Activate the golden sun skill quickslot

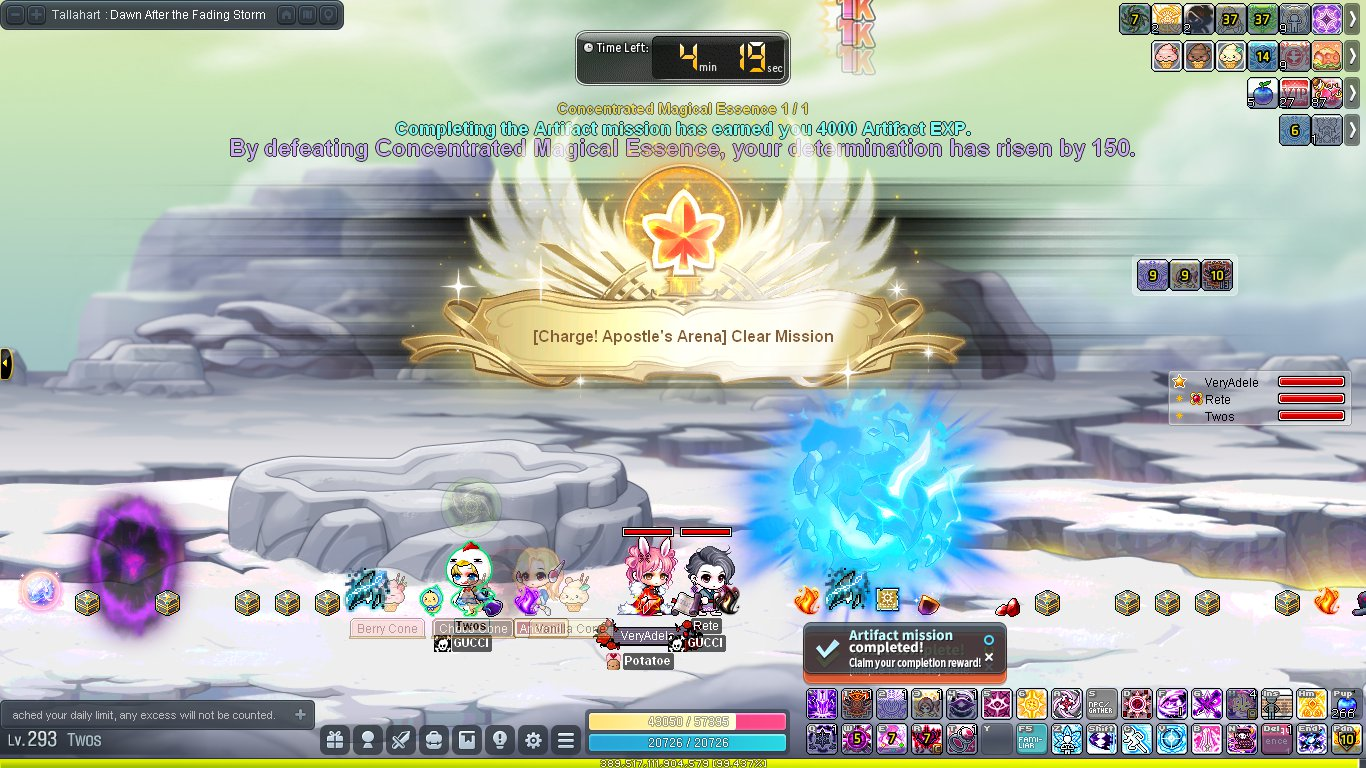pos(1031,704)
